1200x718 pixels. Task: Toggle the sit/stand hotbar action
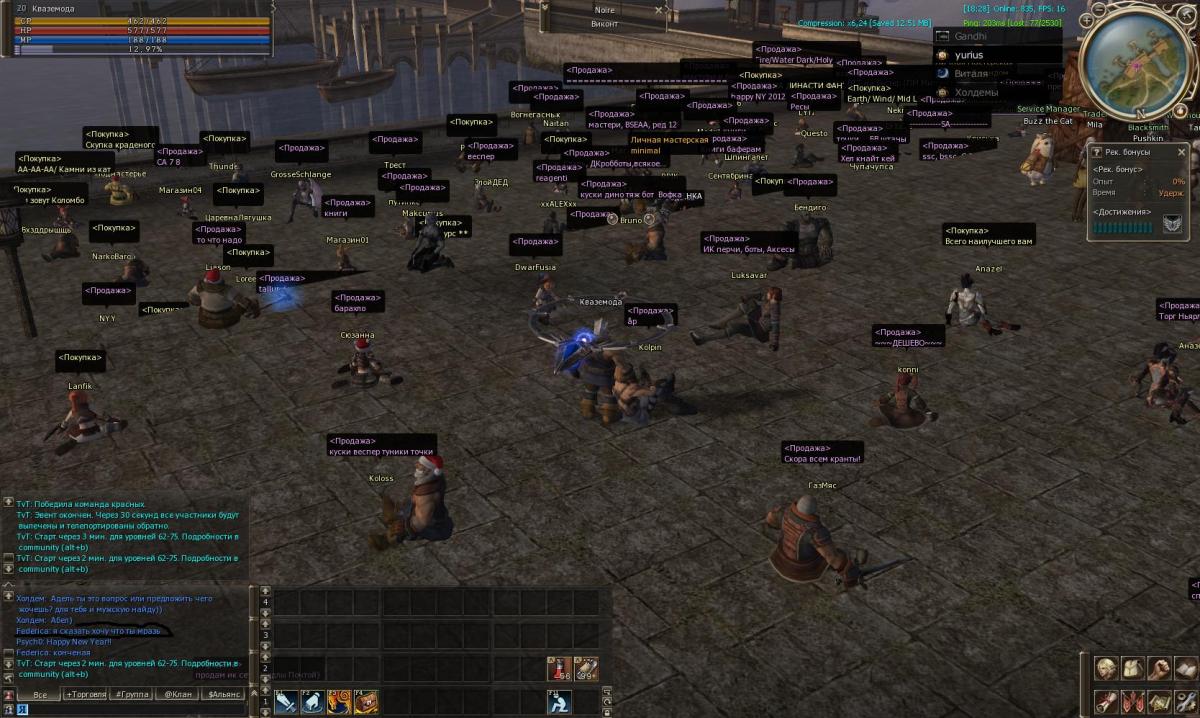559,702
